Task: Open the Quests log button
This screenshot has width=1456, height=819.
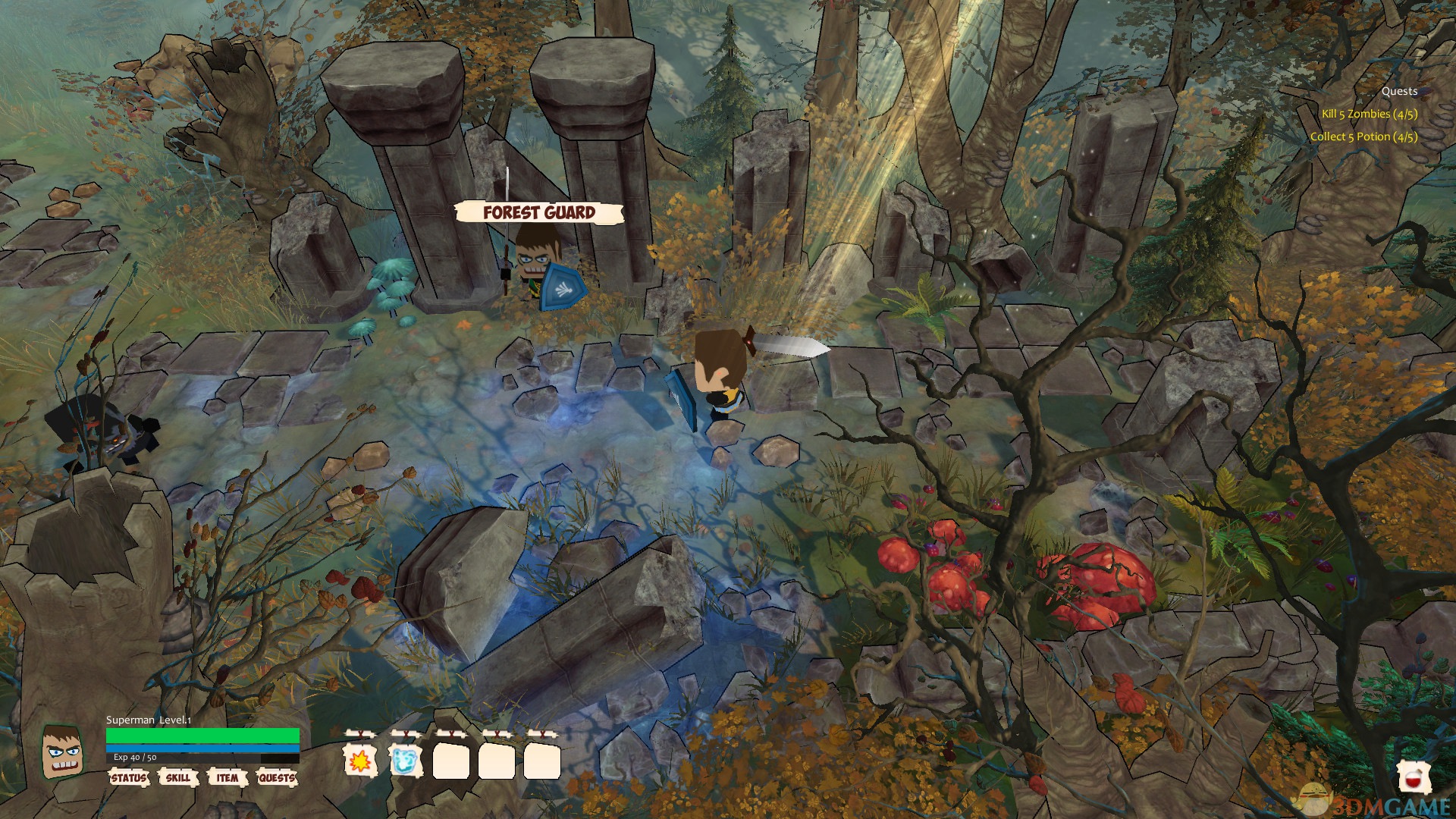Action: click(277, 777)
